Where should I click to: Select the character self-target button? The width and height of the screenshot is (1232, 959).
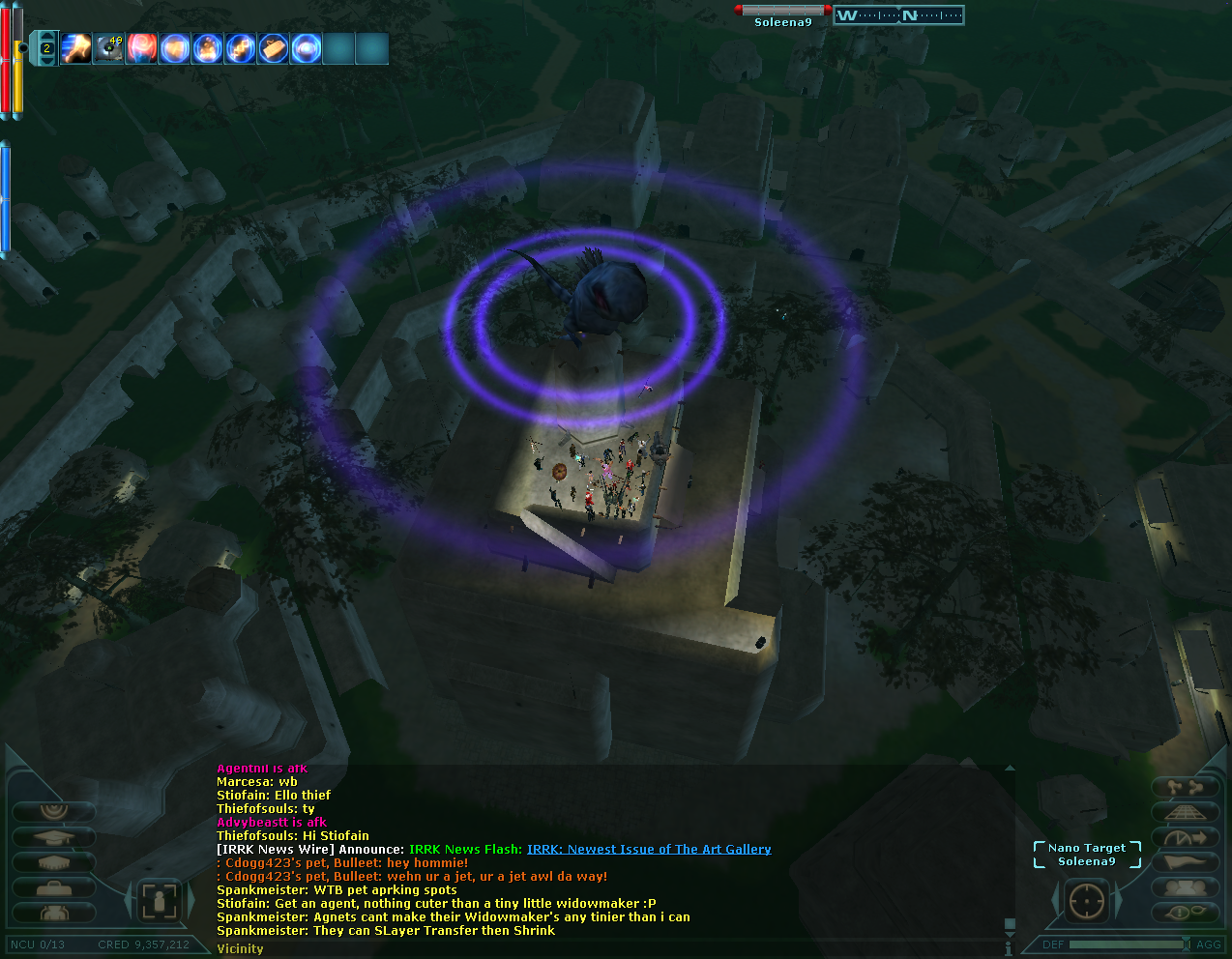coord(159,901)
